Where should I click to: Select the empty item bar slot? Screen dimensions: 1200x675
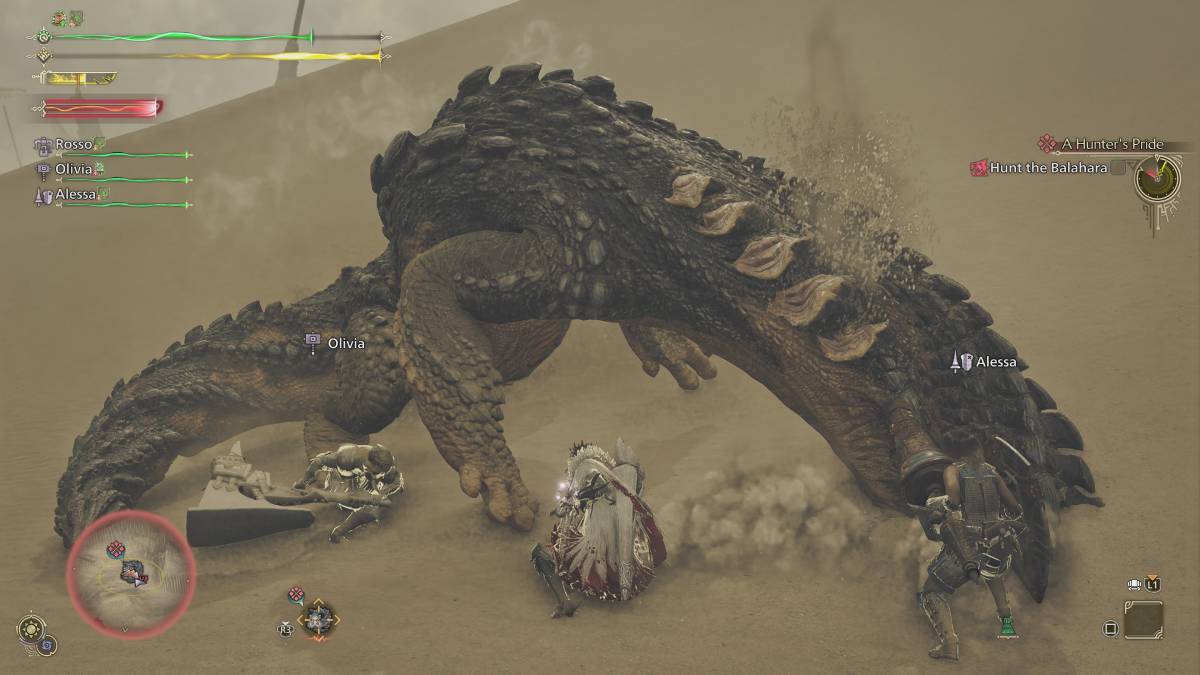coord(1143,620)
